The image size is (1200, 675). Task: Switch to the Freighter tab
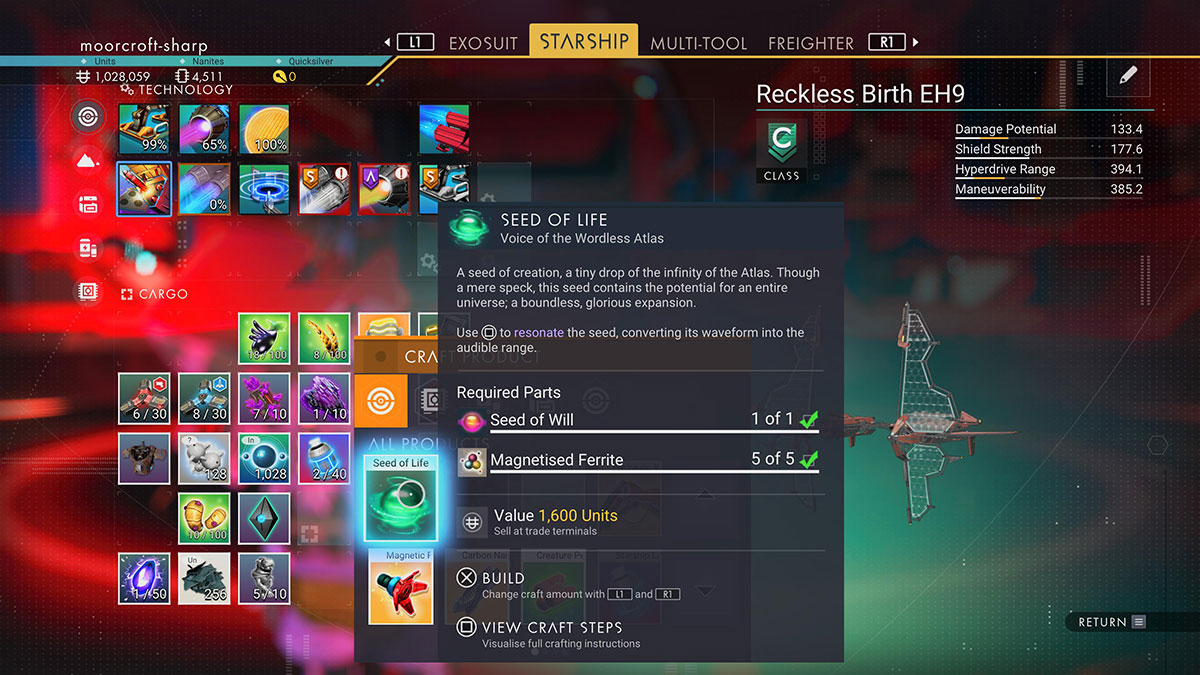(x=810, y=43)
